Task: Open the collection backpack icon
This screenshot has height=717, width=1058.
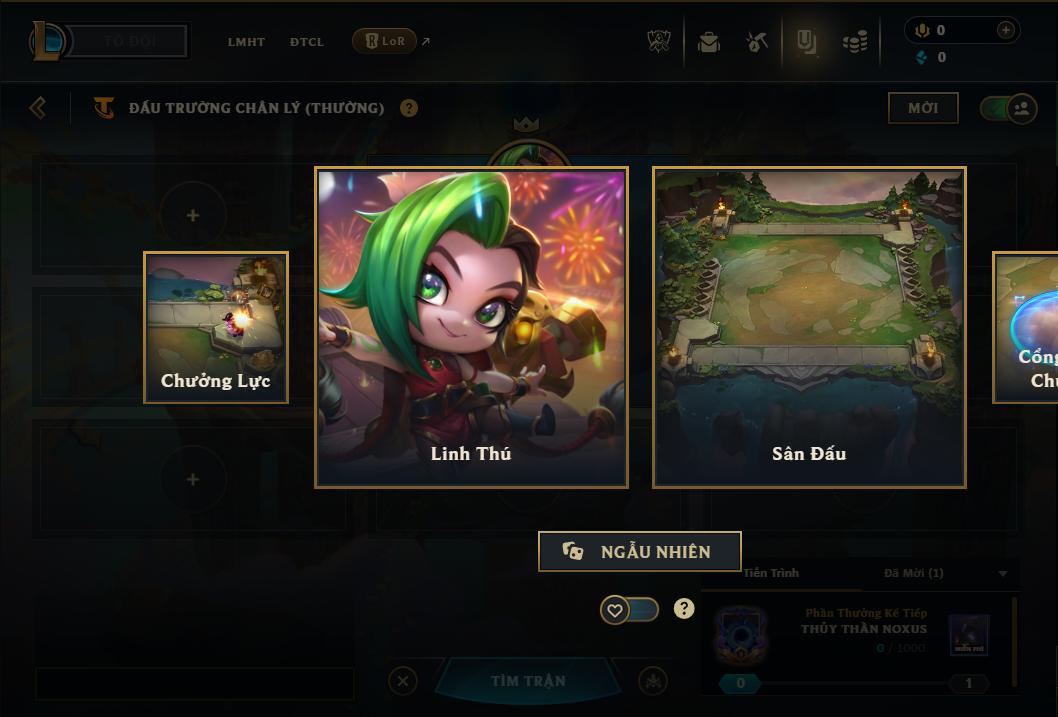Action: 709,42
